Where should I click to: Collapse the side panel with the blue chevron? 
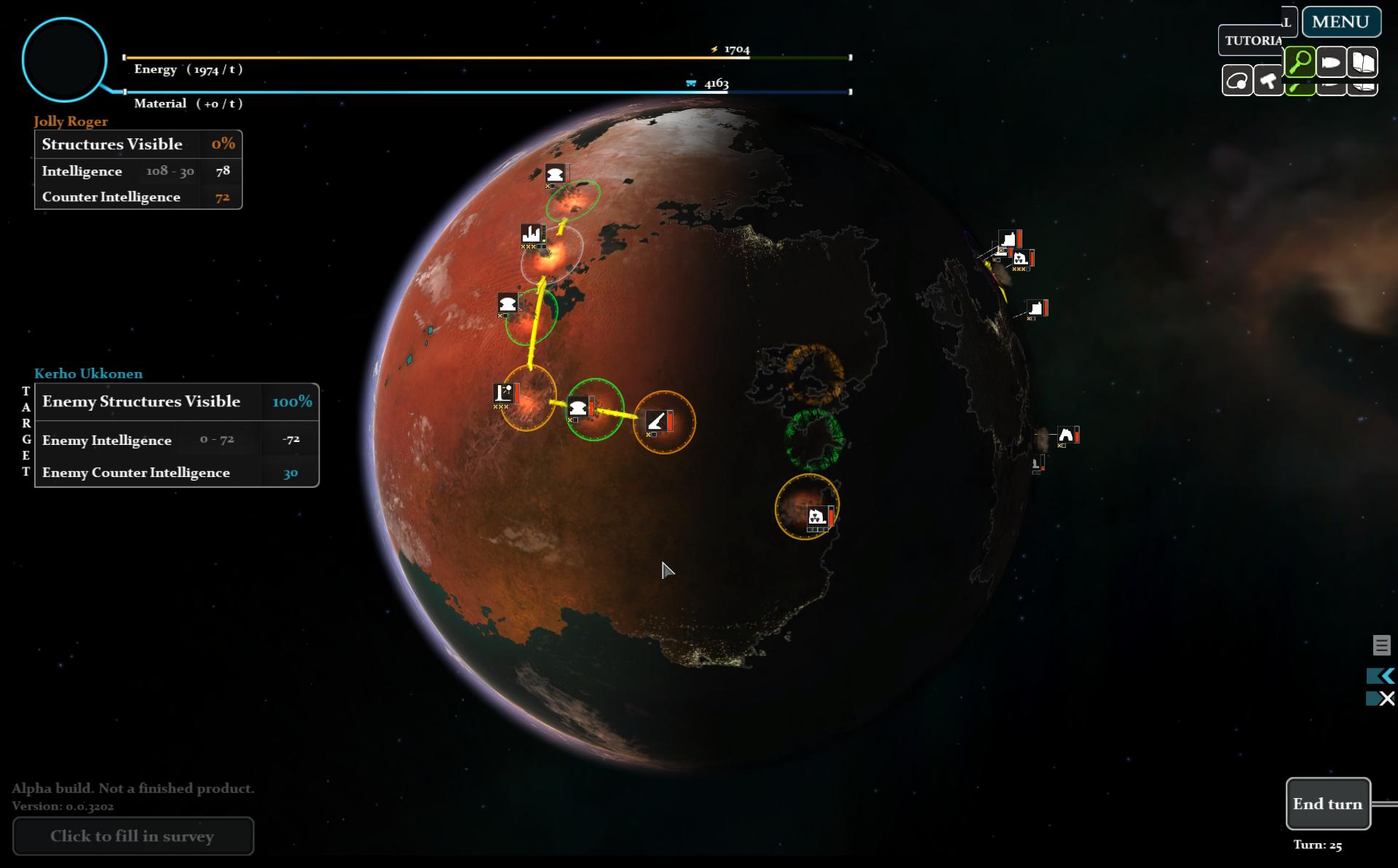(1381, 676)
